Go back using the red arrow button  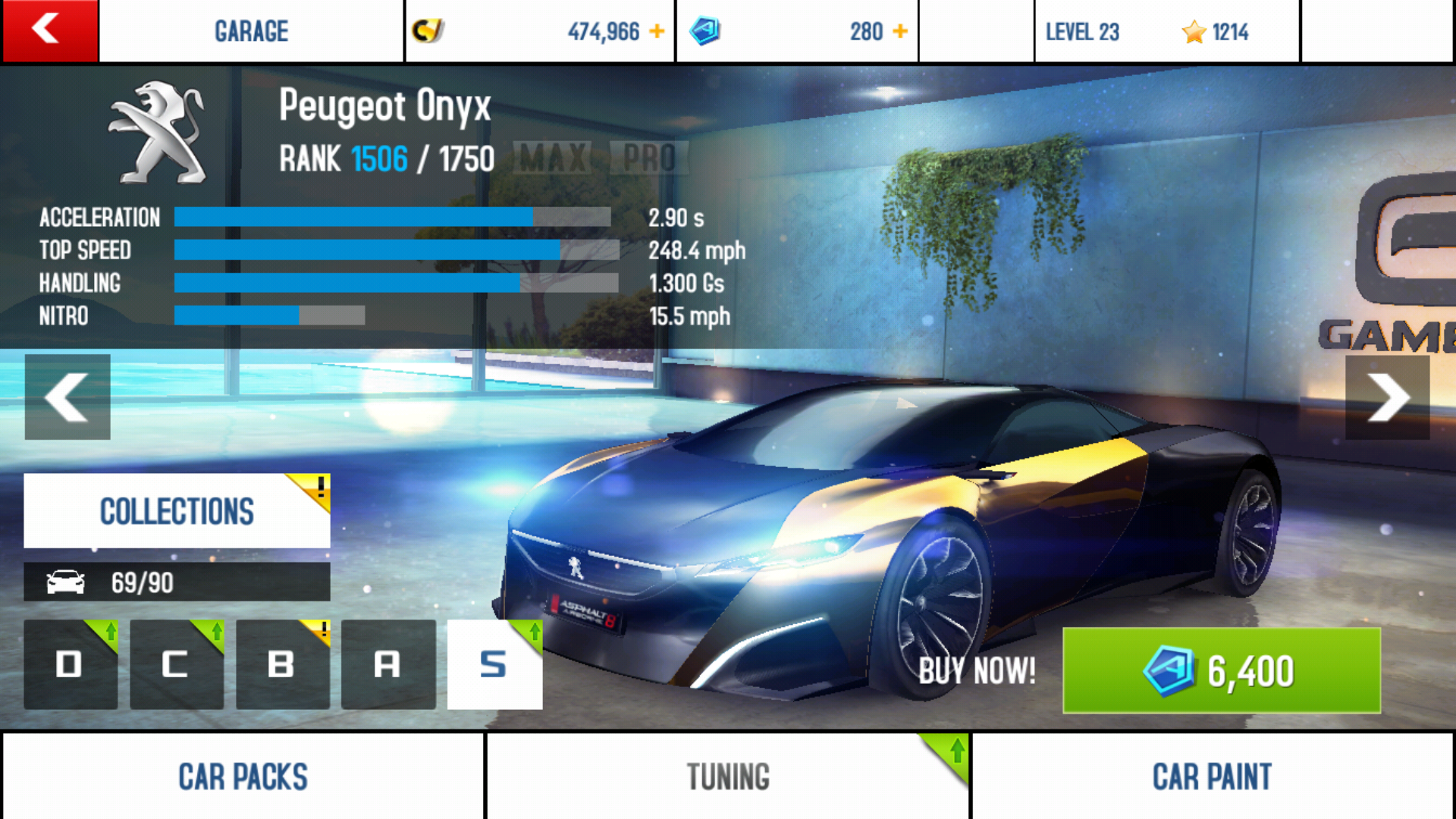(49, 30)
